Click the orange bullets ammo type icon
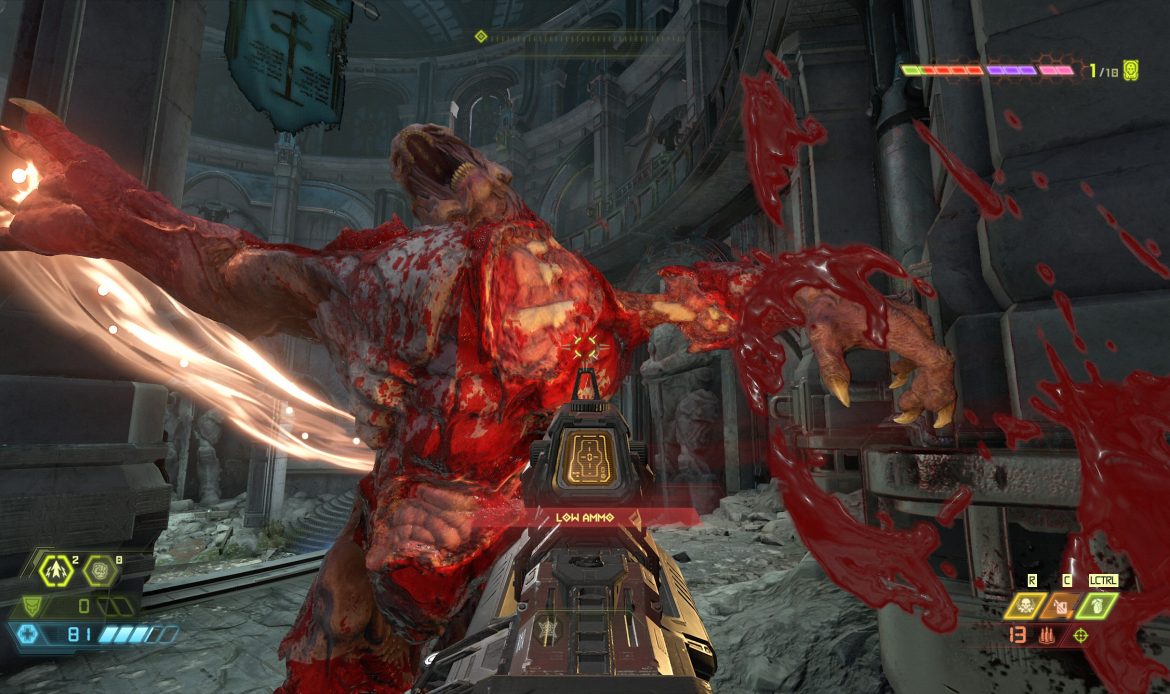Image resolution: width=1170 pixels, height=694 pixels. [1048, 634]
